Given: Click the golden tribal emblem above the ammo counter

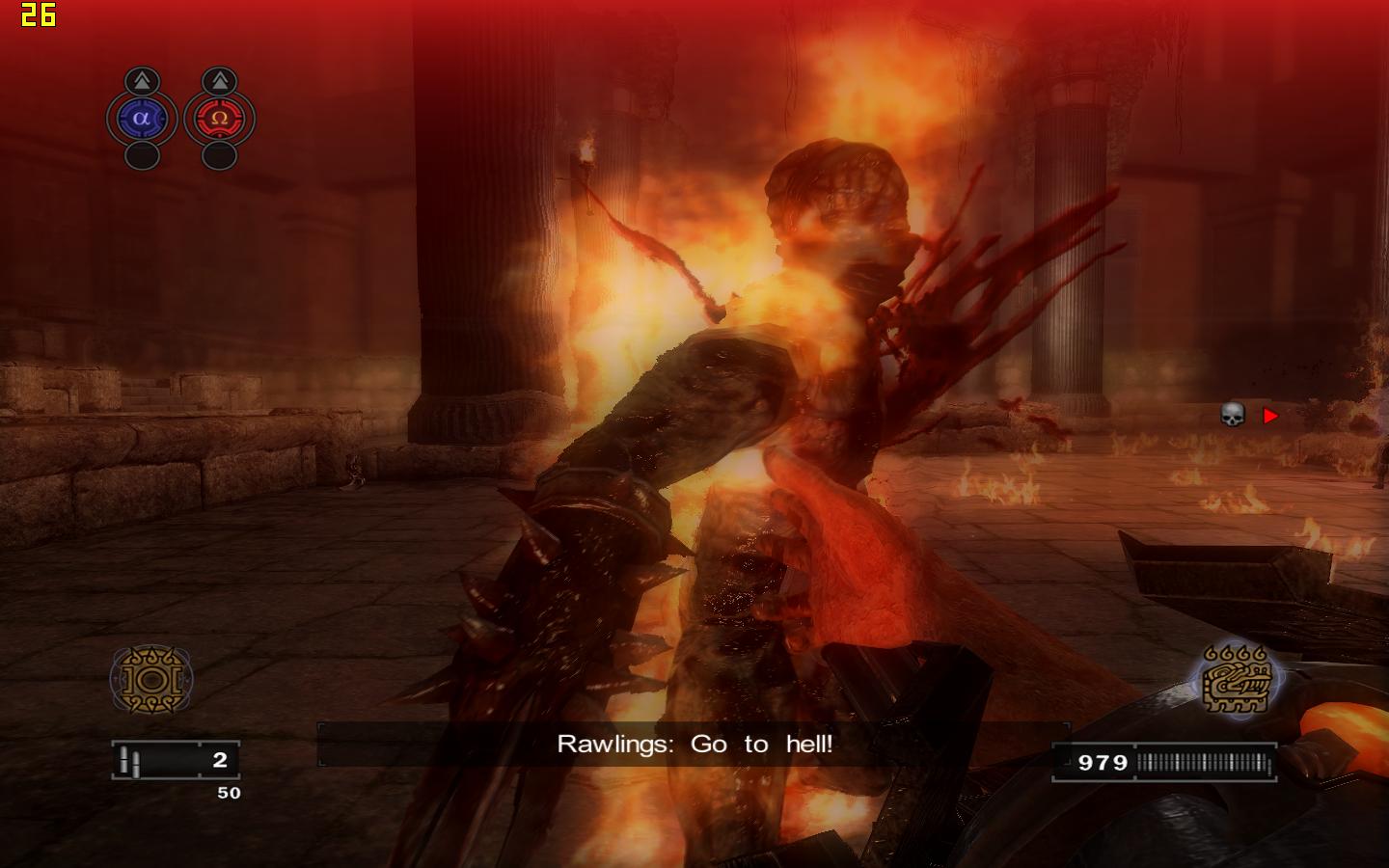Looking at the screenshot, I should tap(151, 679).
